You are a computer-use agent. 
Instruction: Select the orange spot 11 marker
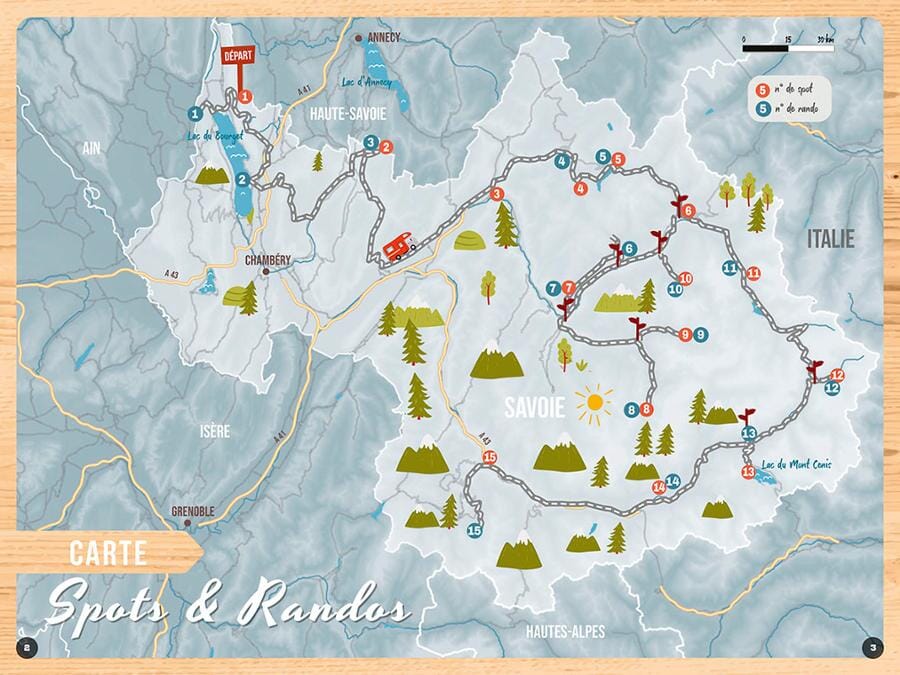click(753, 273)
